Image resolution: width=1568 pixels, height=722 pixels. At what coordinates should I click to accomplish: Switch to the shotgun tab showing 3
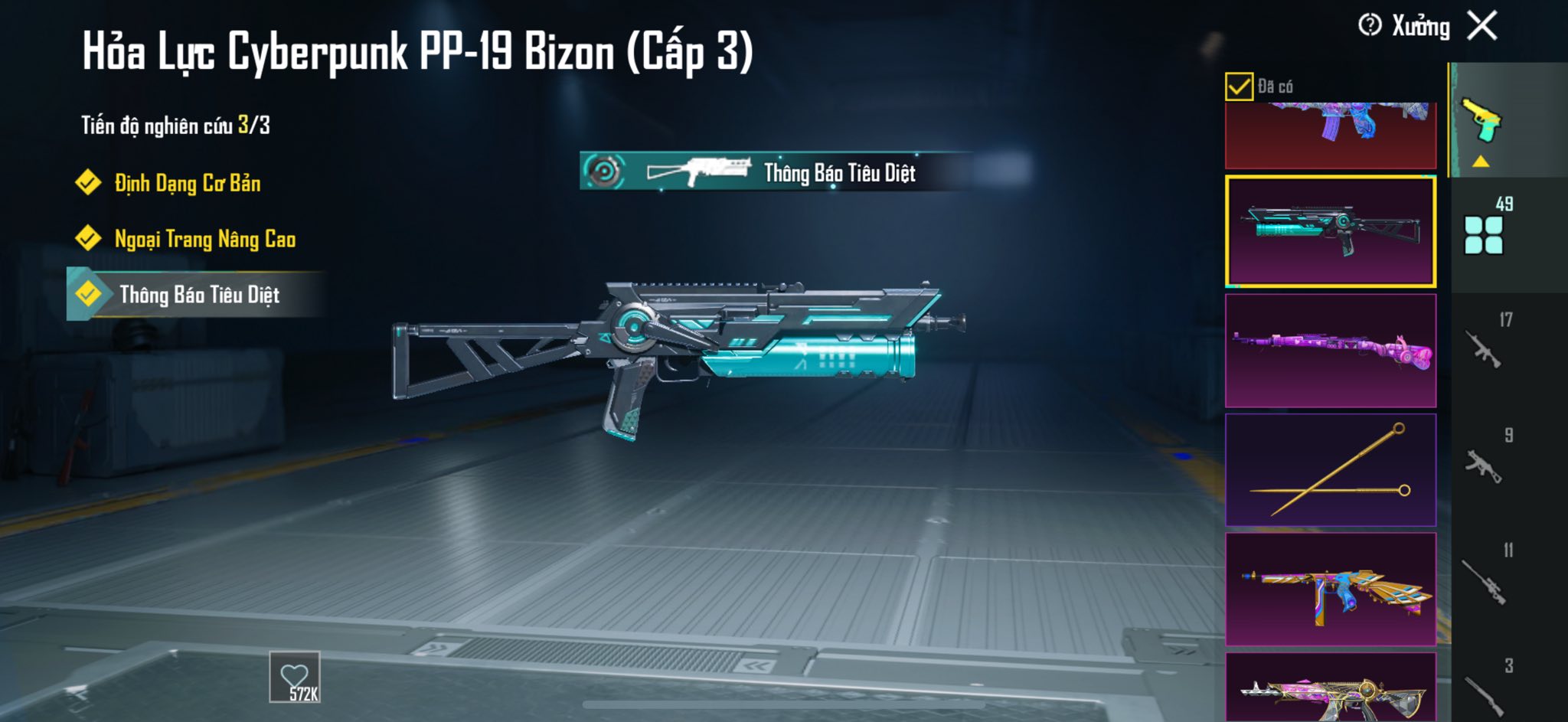pos(1484,691)
